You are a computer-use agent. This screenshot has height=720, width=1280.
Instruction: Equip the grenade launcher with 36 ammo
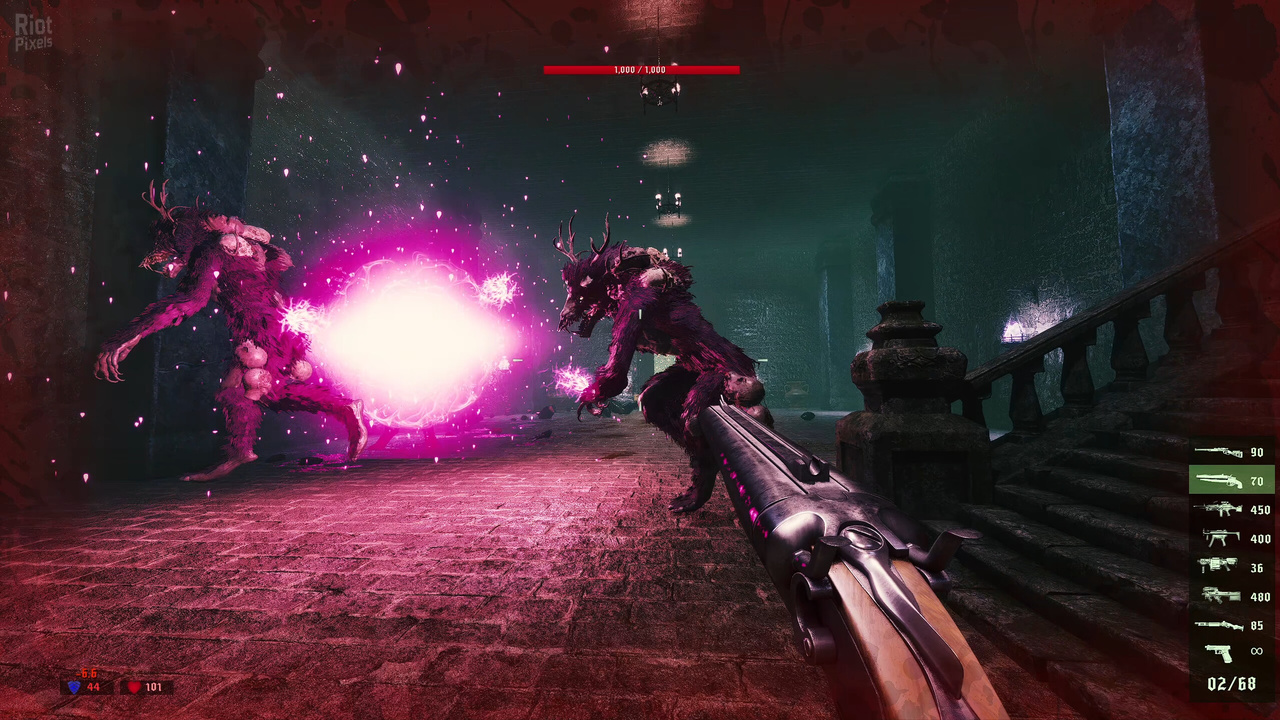(1231, 567)
